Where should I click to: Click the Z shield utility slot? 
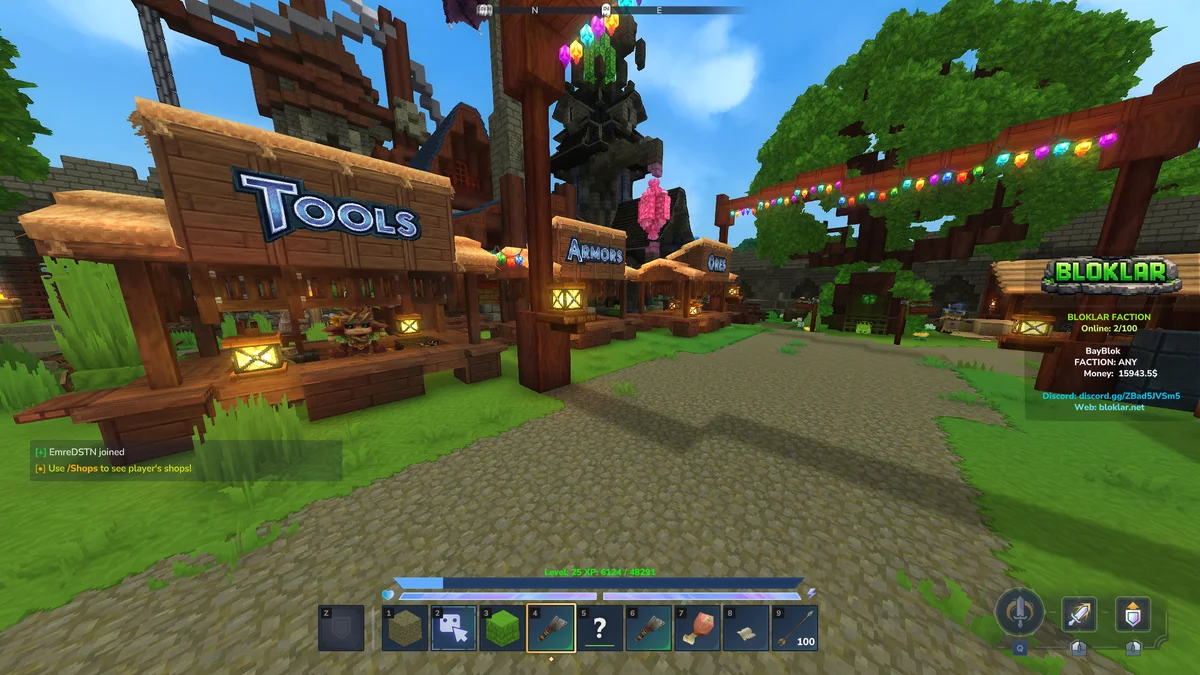click(341, 628)
